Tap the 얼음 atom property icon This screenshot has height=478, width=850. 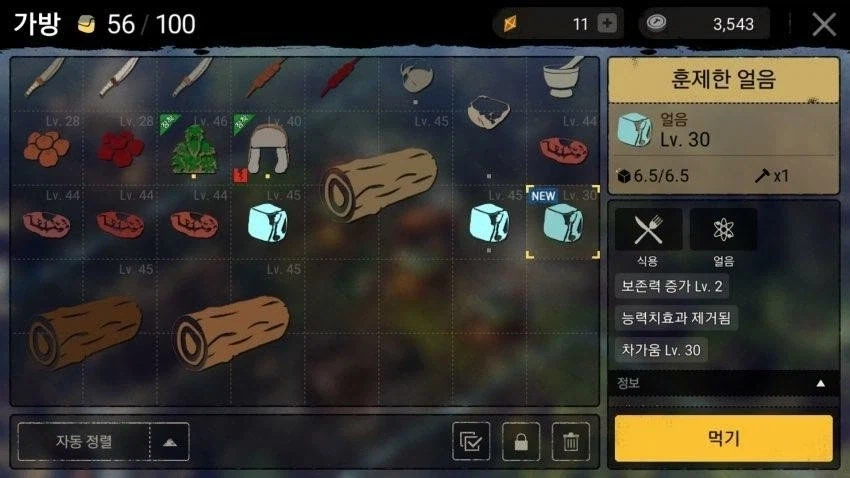click(723, 230)
